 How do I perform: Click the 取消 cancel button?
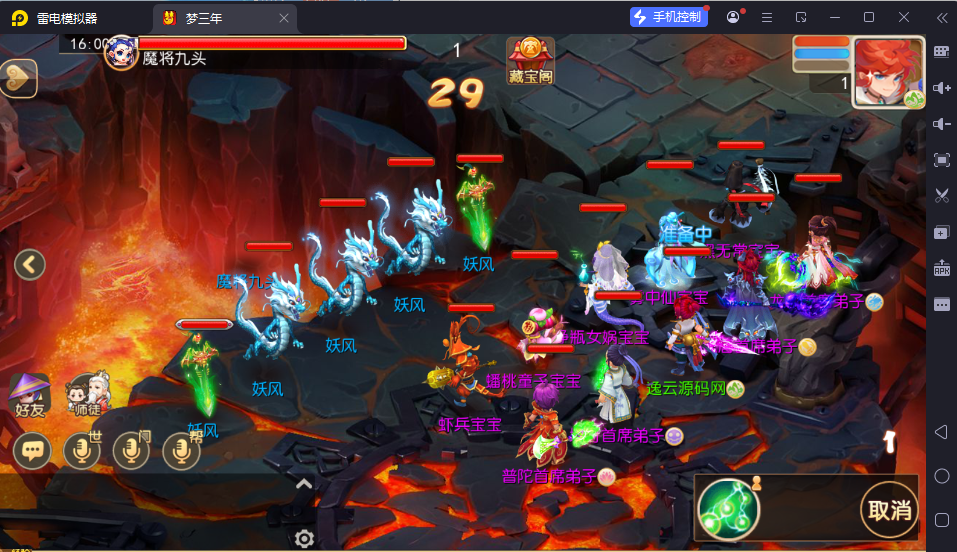point(888,510)
